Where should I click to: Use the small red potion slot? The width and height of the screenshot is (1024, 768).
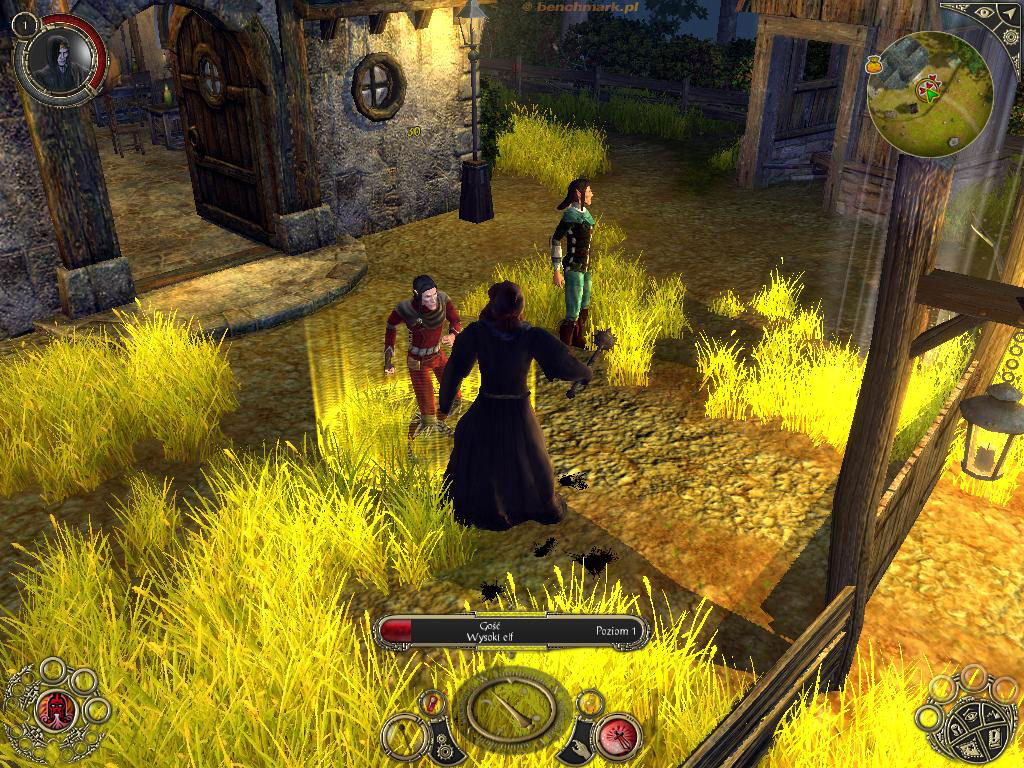pyautogui.click(x=434, y=703)
